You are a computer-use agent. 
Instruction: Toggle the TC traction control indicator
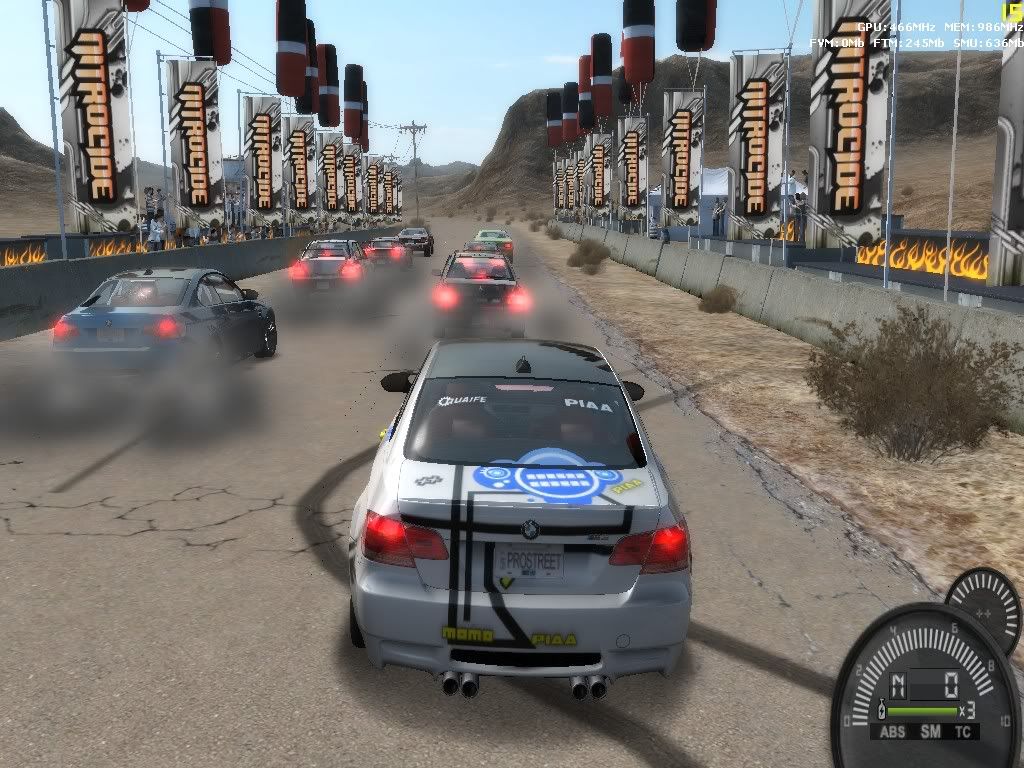(x=964, y=731)
